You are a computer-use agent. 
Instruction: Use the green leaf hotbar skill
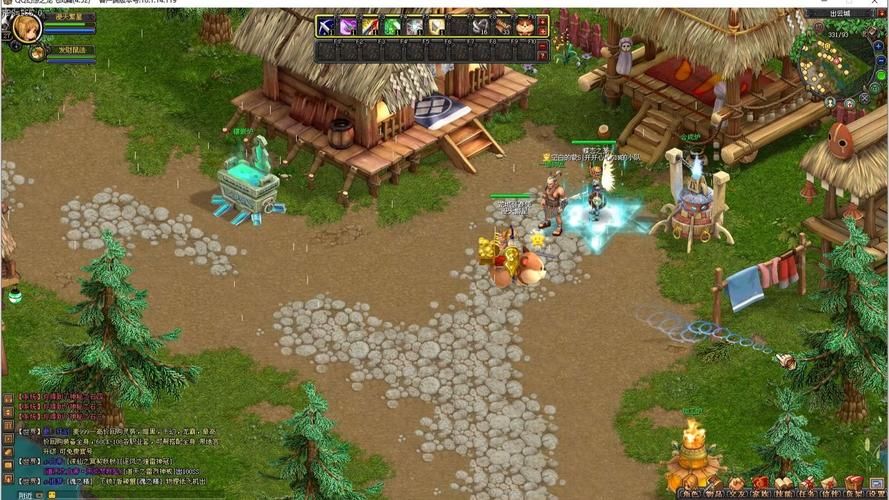pos(392,26)
